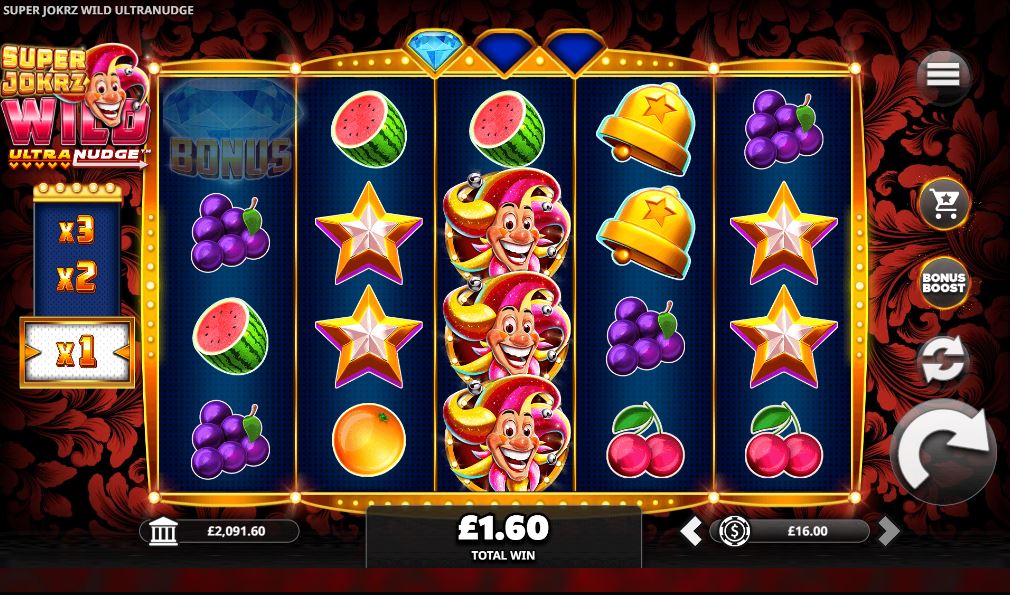The width and height of the screenshot is (1010, 595).
Task: Activate the Bonus Boost button
Action: coord(943,283)
